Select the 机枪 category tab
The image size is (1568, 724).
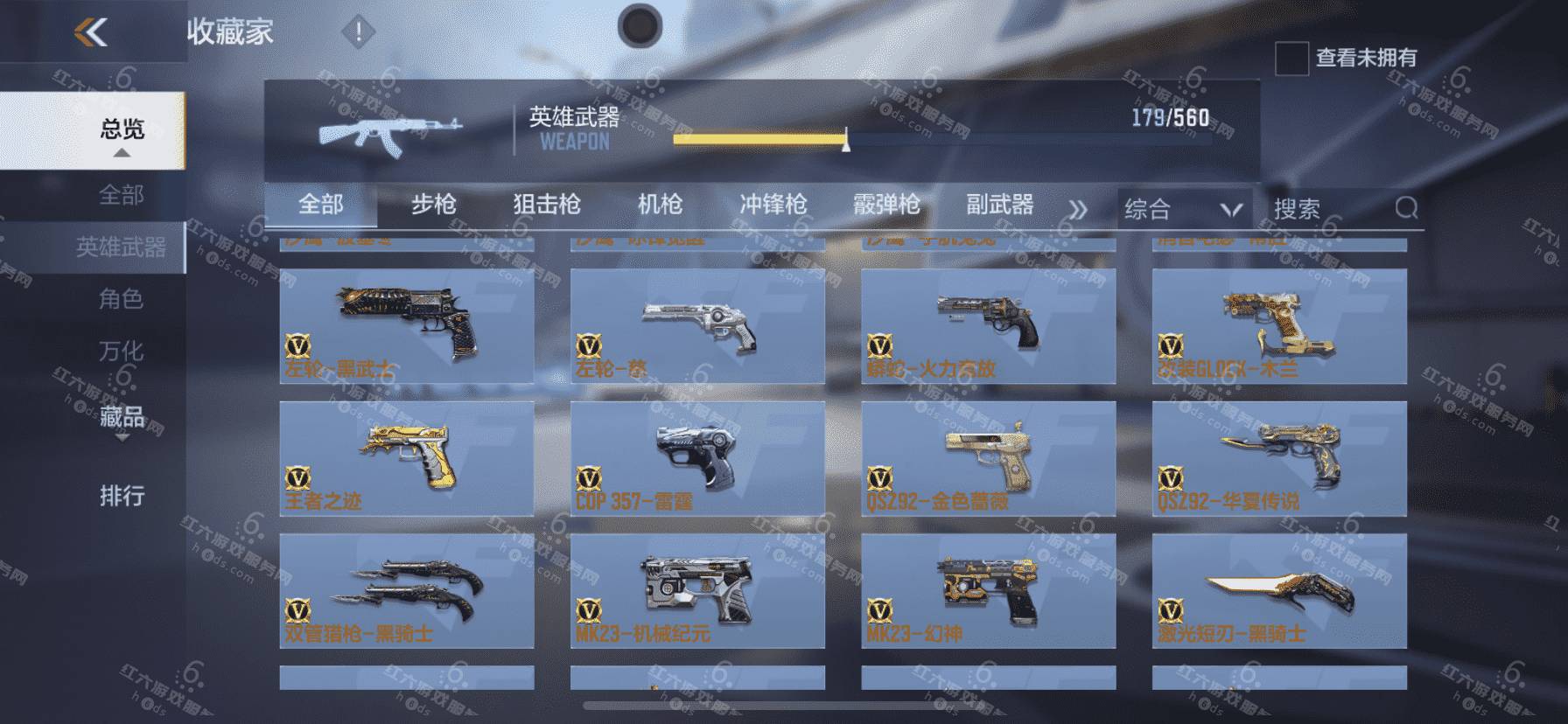click(660, 205)
